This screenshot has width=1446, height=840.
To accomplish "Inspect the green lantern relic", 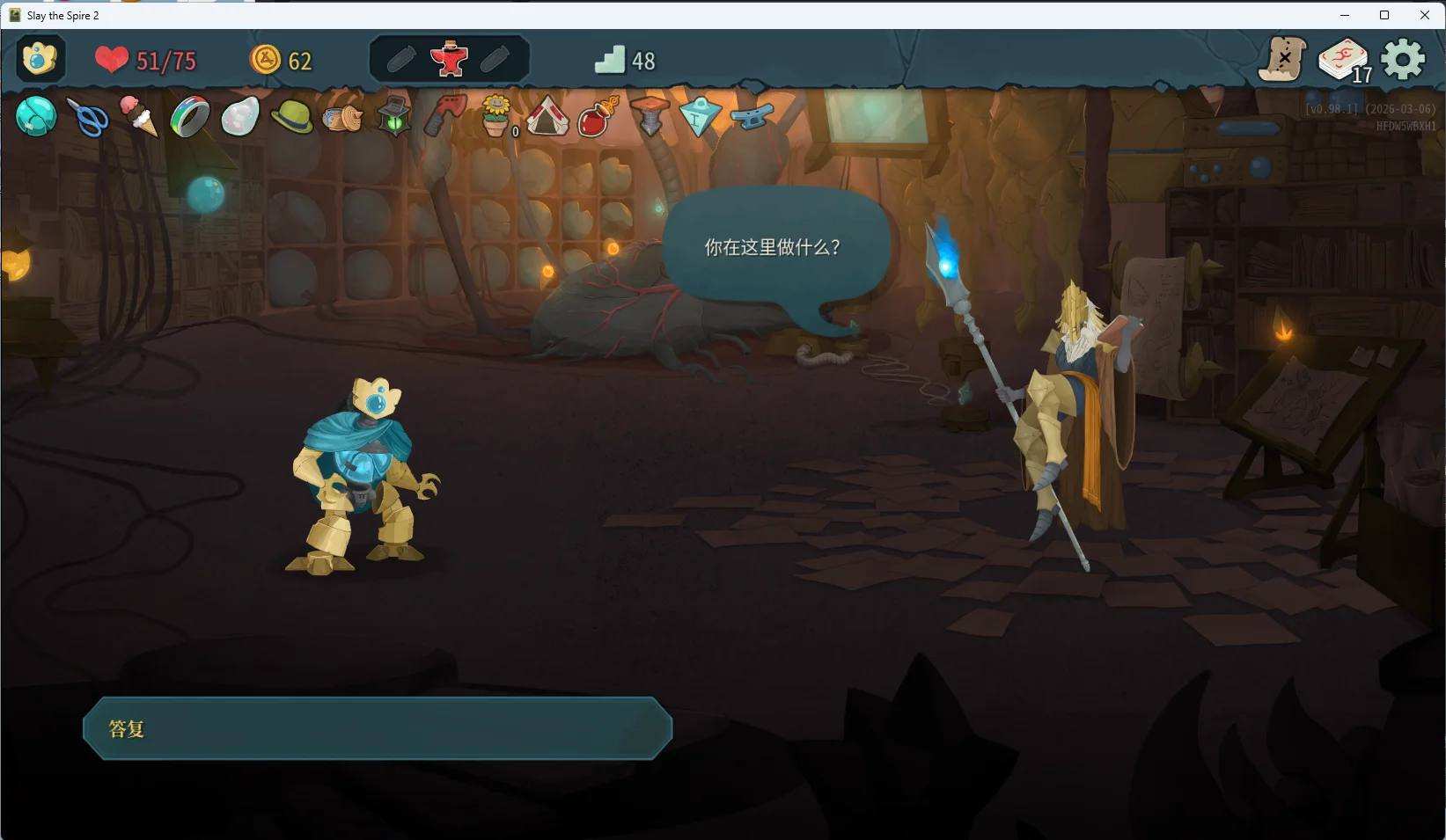I will (x=393, y=116).
